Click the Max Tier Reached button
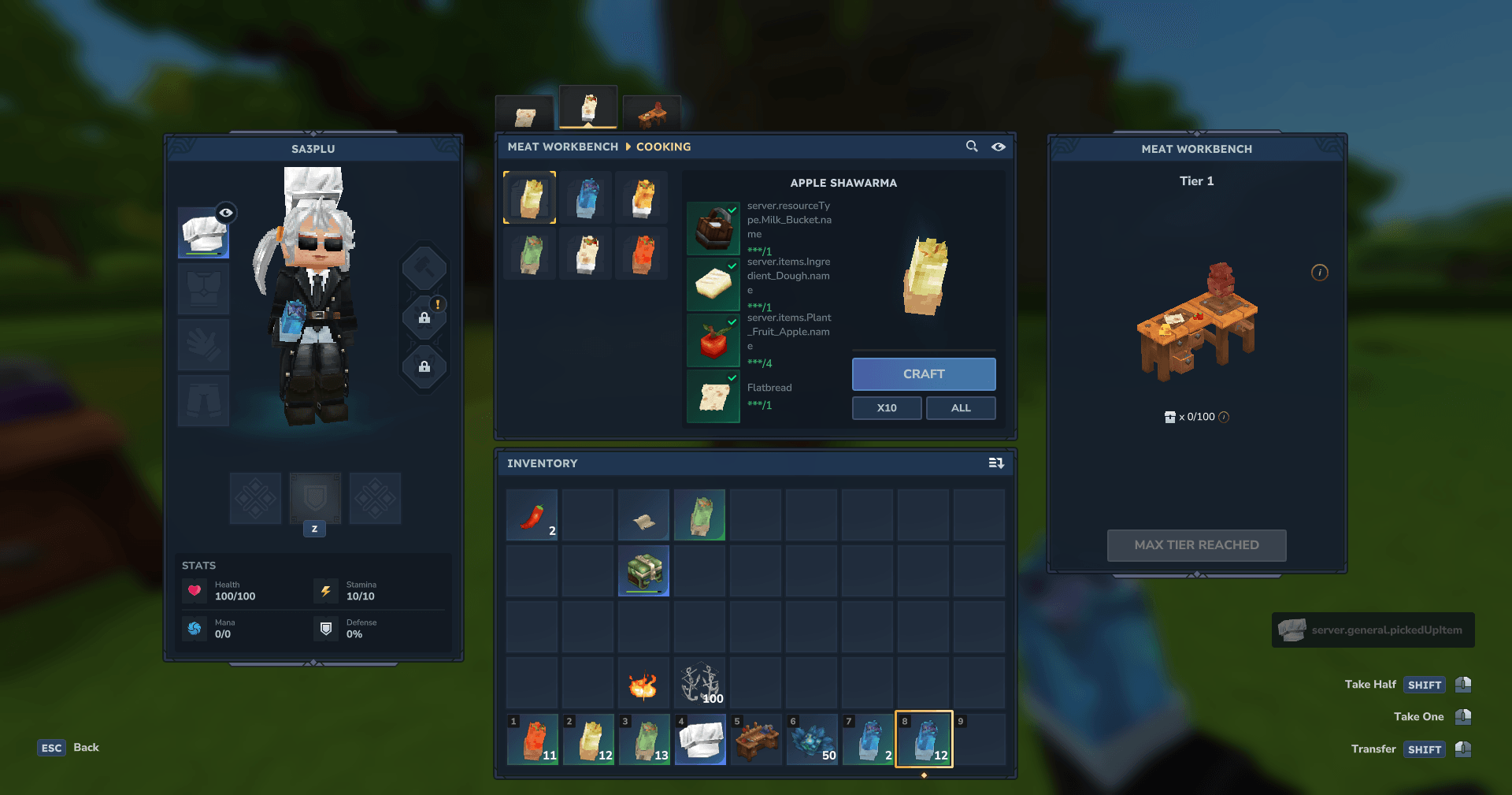Viewport: 1512px width, 795px height. [x=1196, y=545]
